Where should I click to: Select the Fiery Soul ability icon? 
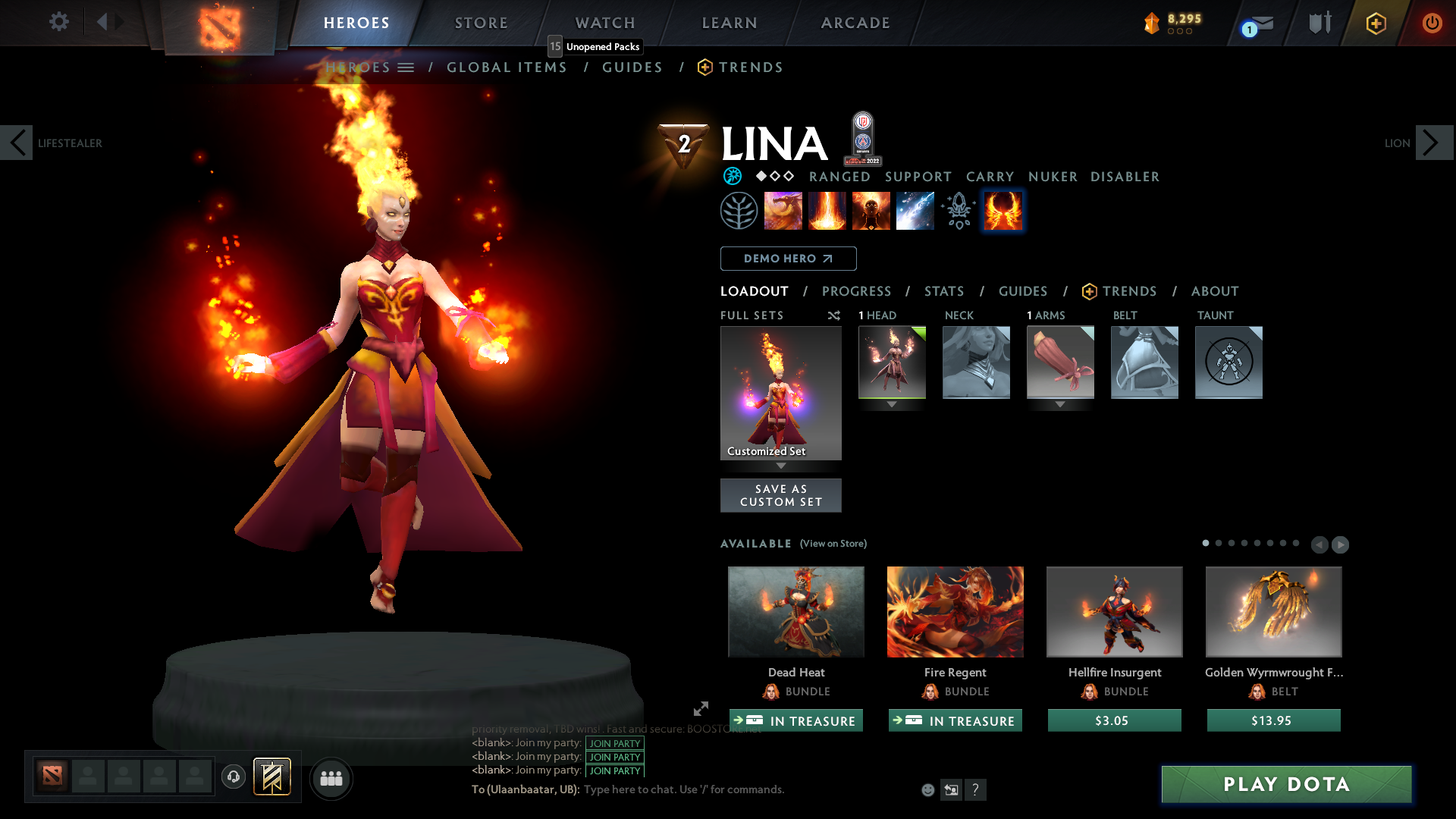[x=871, y=210]
